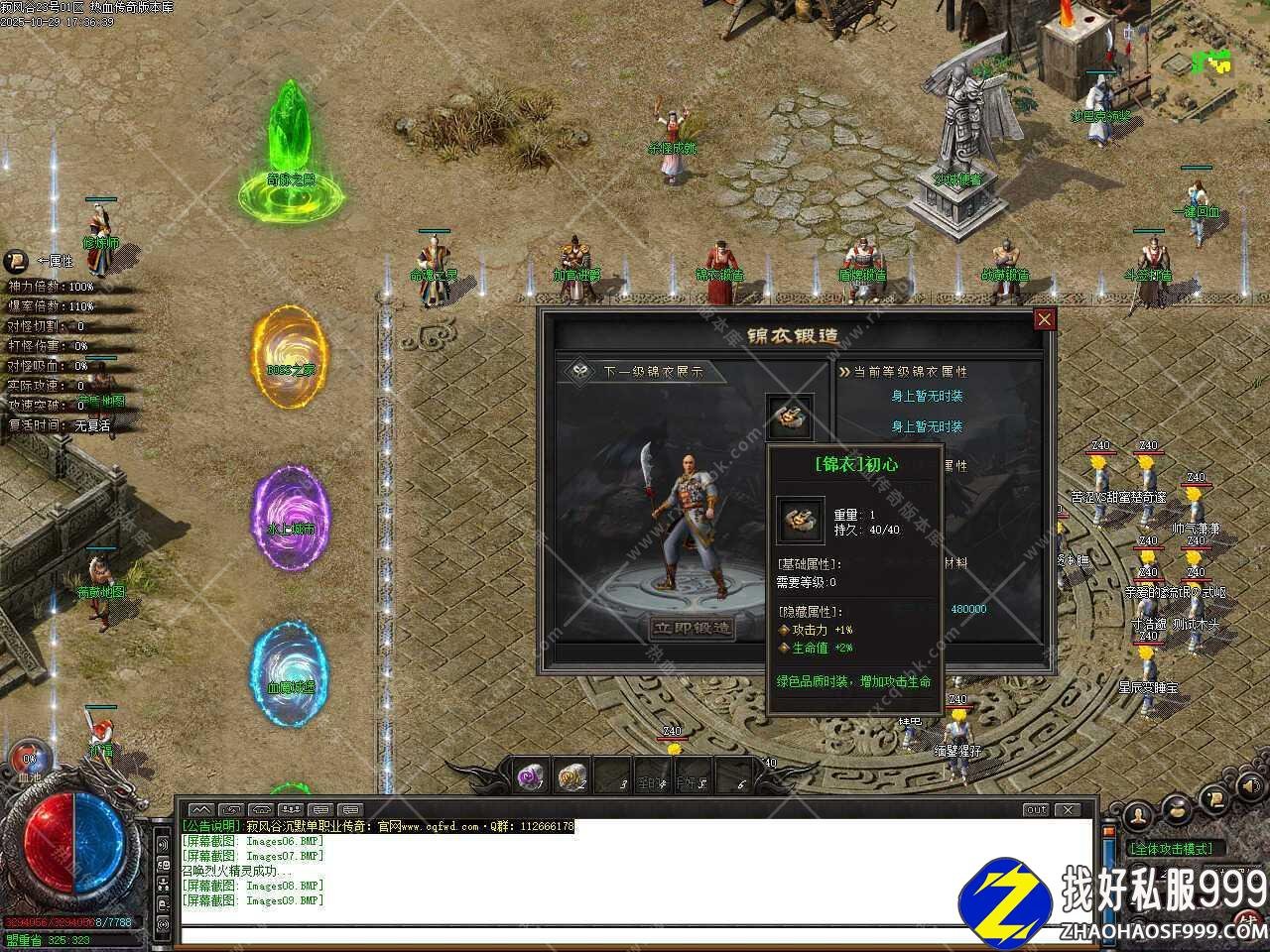Toggle the 属性 stats panel round button
The height and width of the screenshot is (952, 1270).
click(x=17, y=262)
